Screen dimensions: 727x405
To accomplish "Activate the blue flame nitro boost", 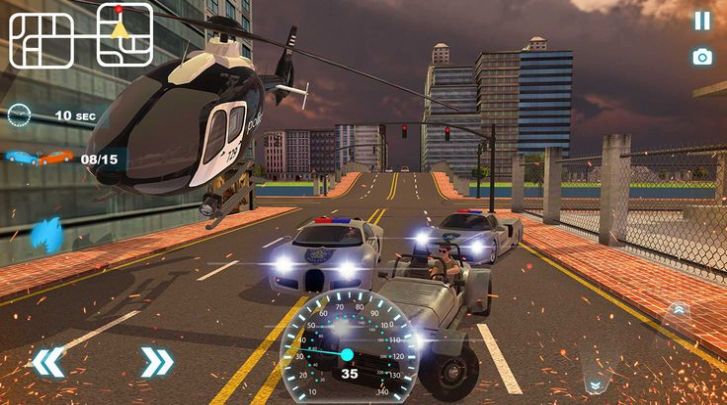I will tap(47, 237).
